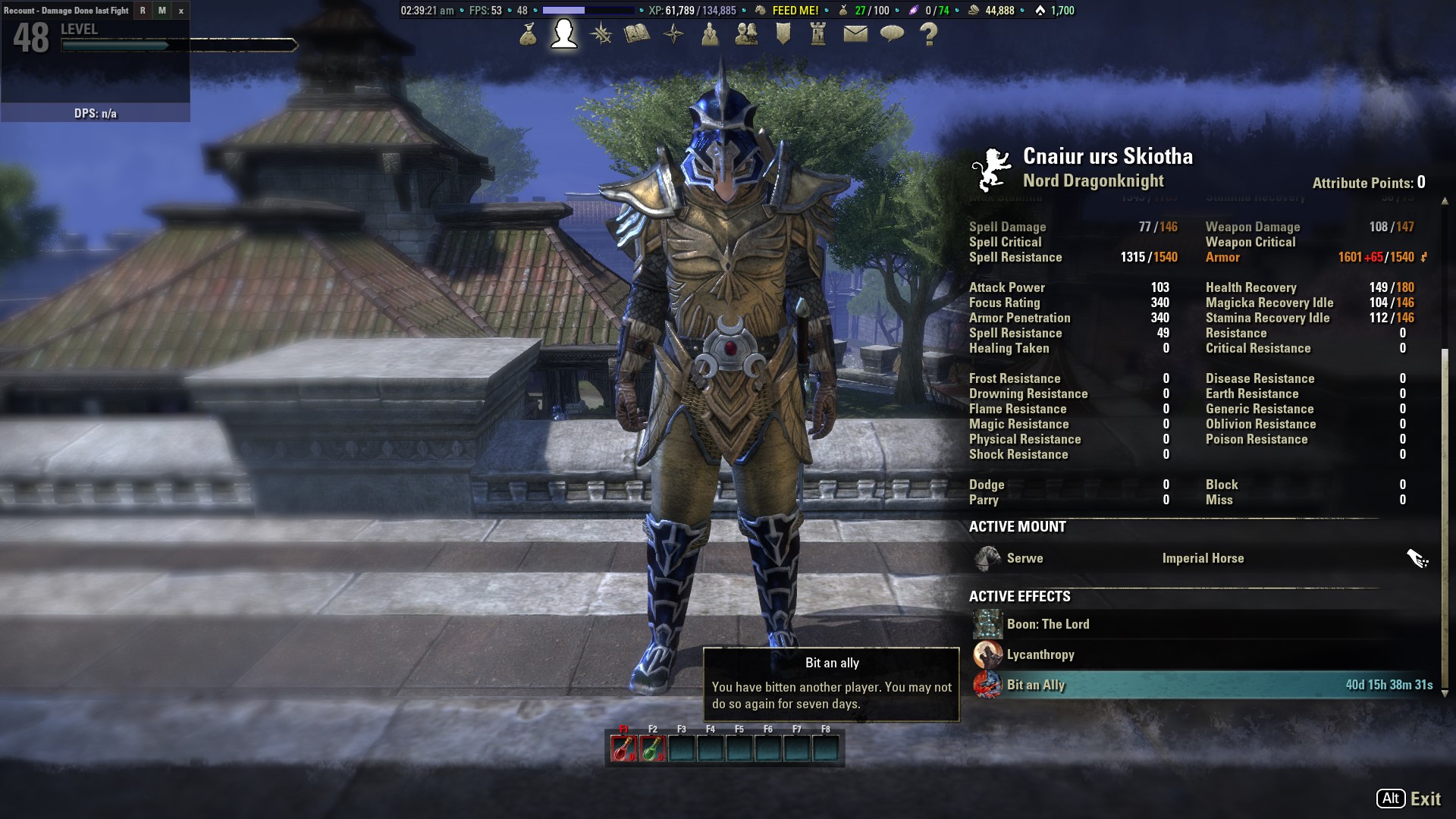Open the Alliance War tower icon
This screenshot has width=1456, height=819.
click(819, 35)
